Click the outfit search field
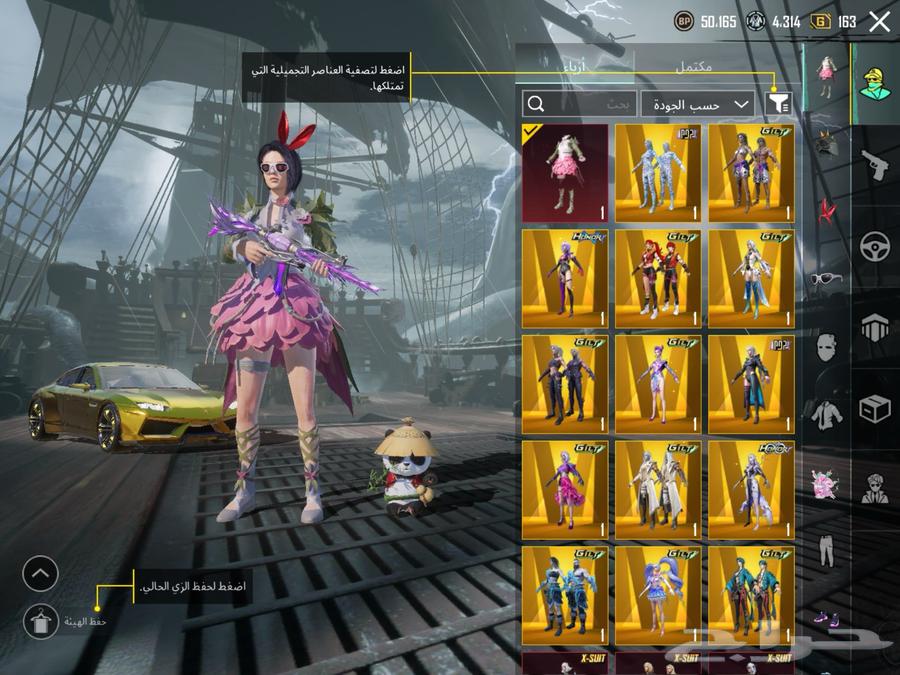 [x=580, y=104]
